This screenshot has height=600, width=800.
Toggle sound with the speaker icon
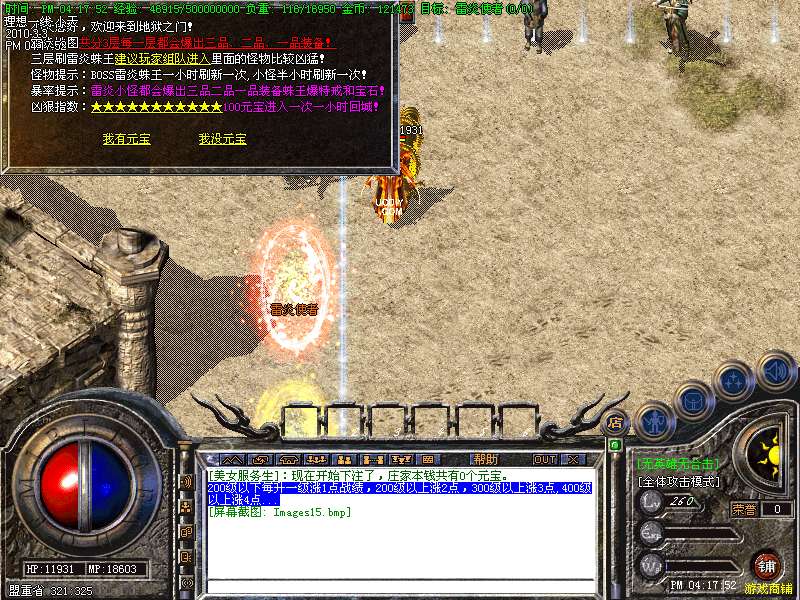point(775,369)
